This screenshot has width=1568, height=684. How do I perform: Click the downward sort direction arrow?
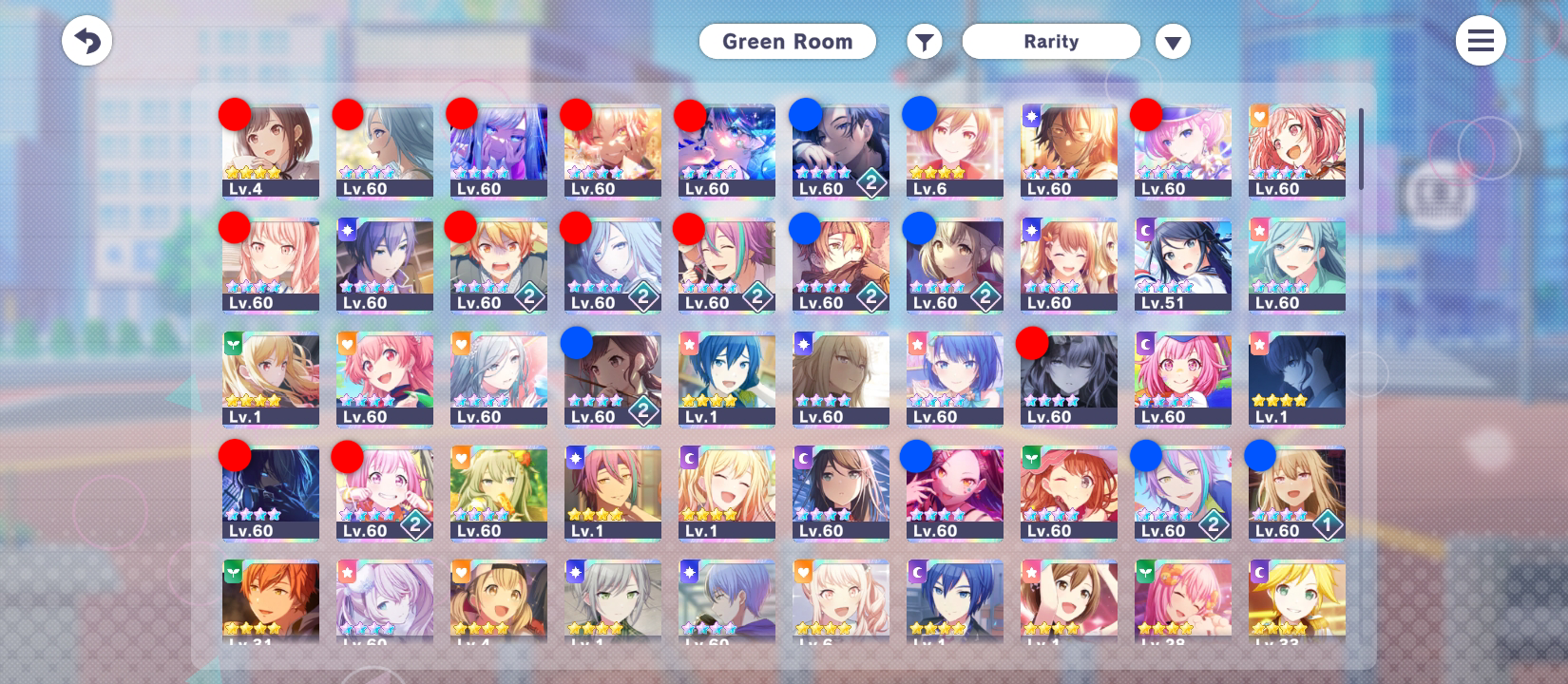pos(1172,41)
